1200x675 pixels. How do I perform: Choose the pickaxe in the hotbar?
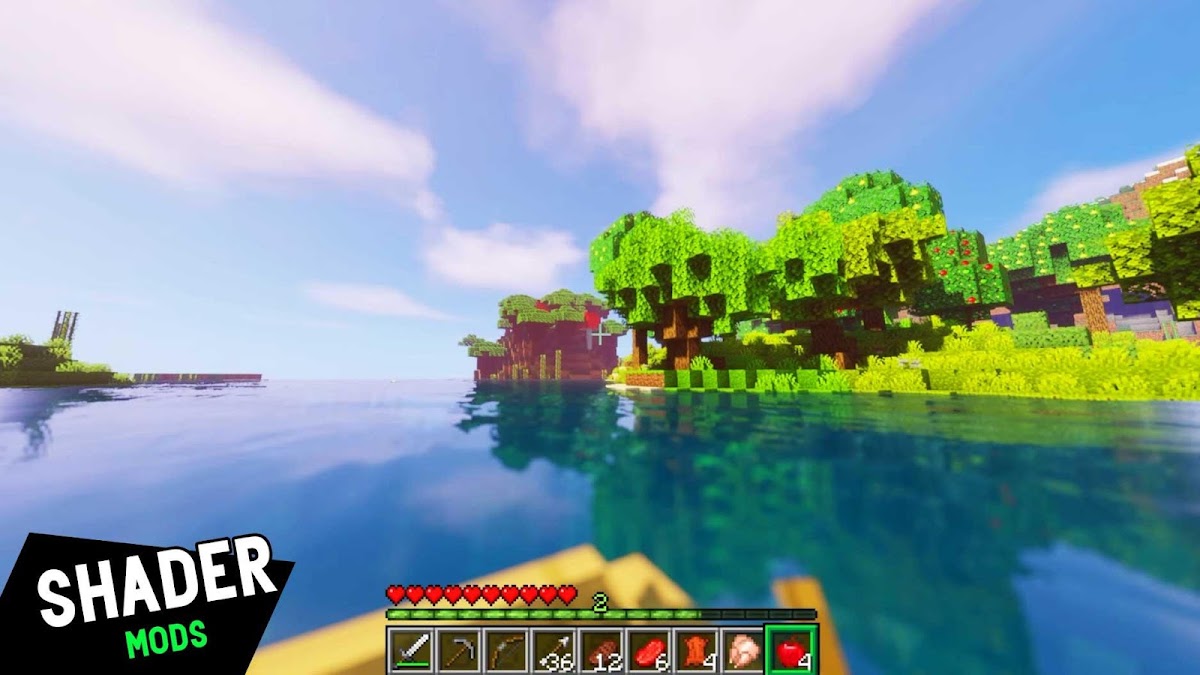458,651
